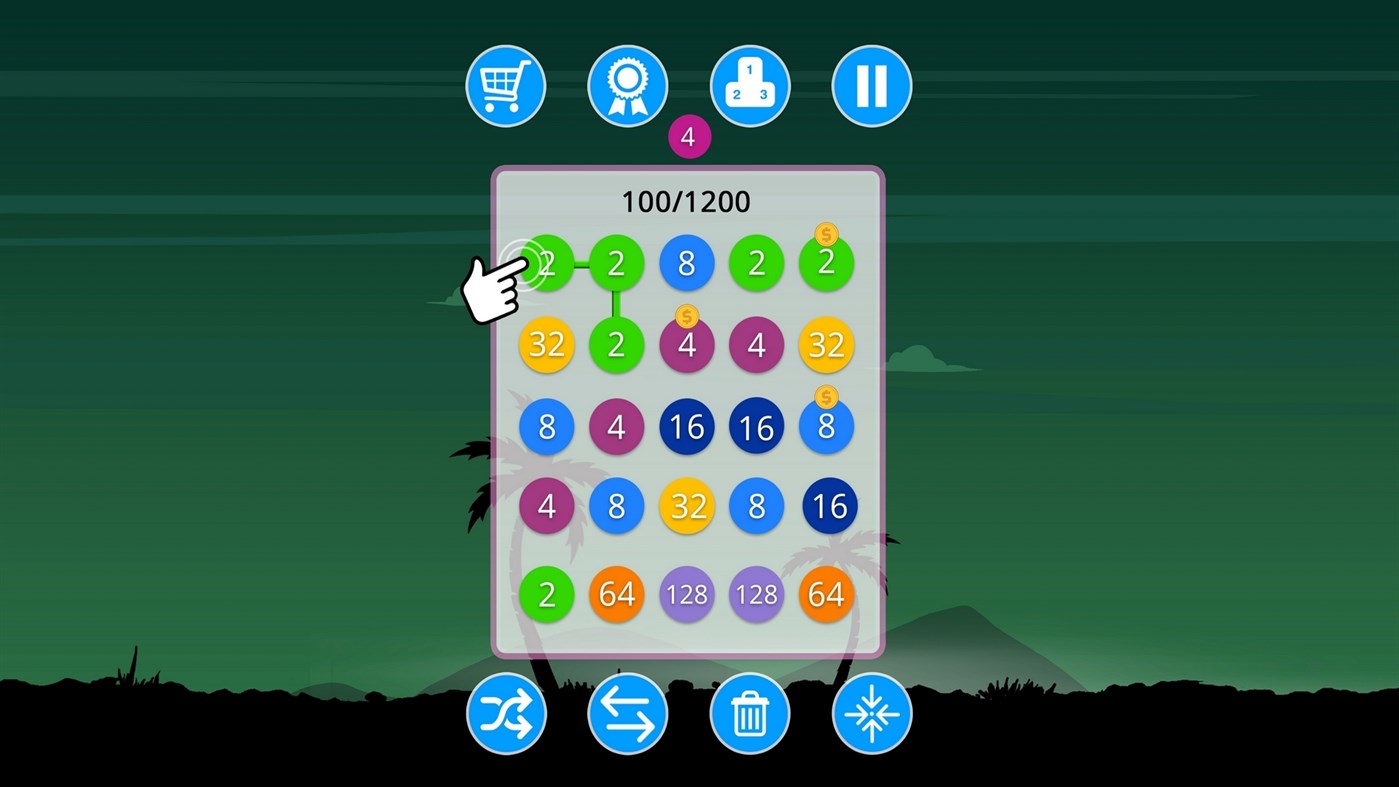This screenshot has height=787, width=1399.
Task: Open the achievements medal screen
Action: pos(627,86)
